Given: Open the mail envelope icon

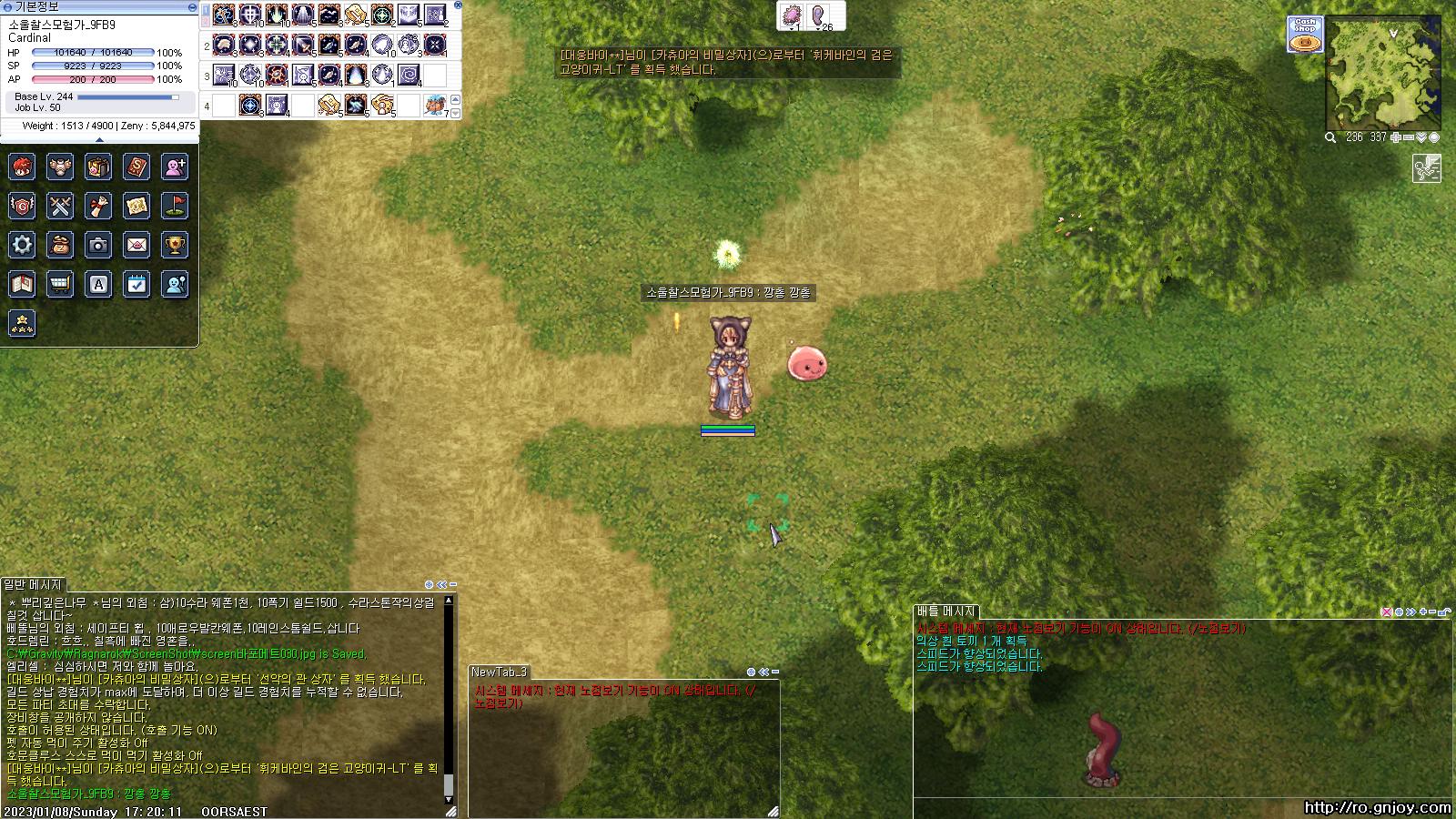Looking at the screenshot, I should coord(136,244).
